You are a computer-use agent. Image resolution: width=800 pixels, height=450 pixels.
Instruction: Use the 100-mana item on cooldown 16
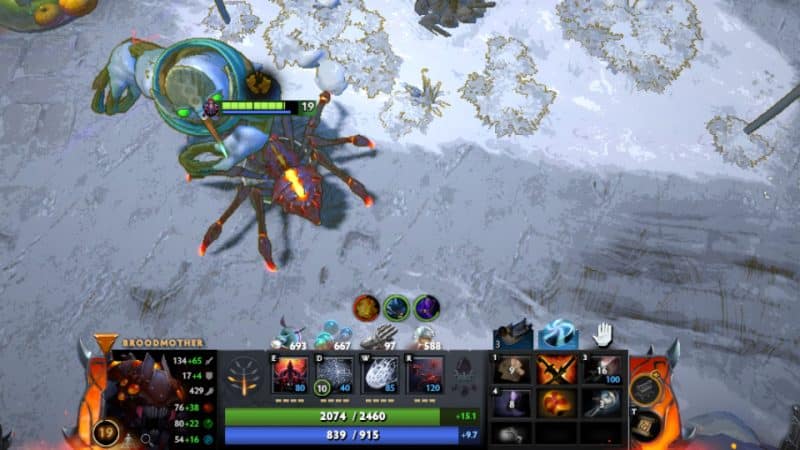pyautogui.click(x=603, y=370)
